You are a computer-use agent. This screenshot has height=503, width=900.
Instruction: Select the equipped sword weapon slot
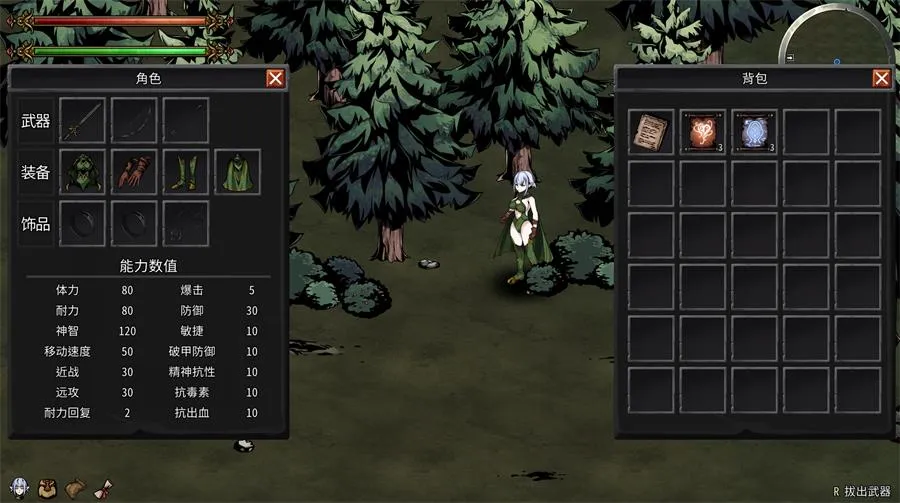point(82,121)
